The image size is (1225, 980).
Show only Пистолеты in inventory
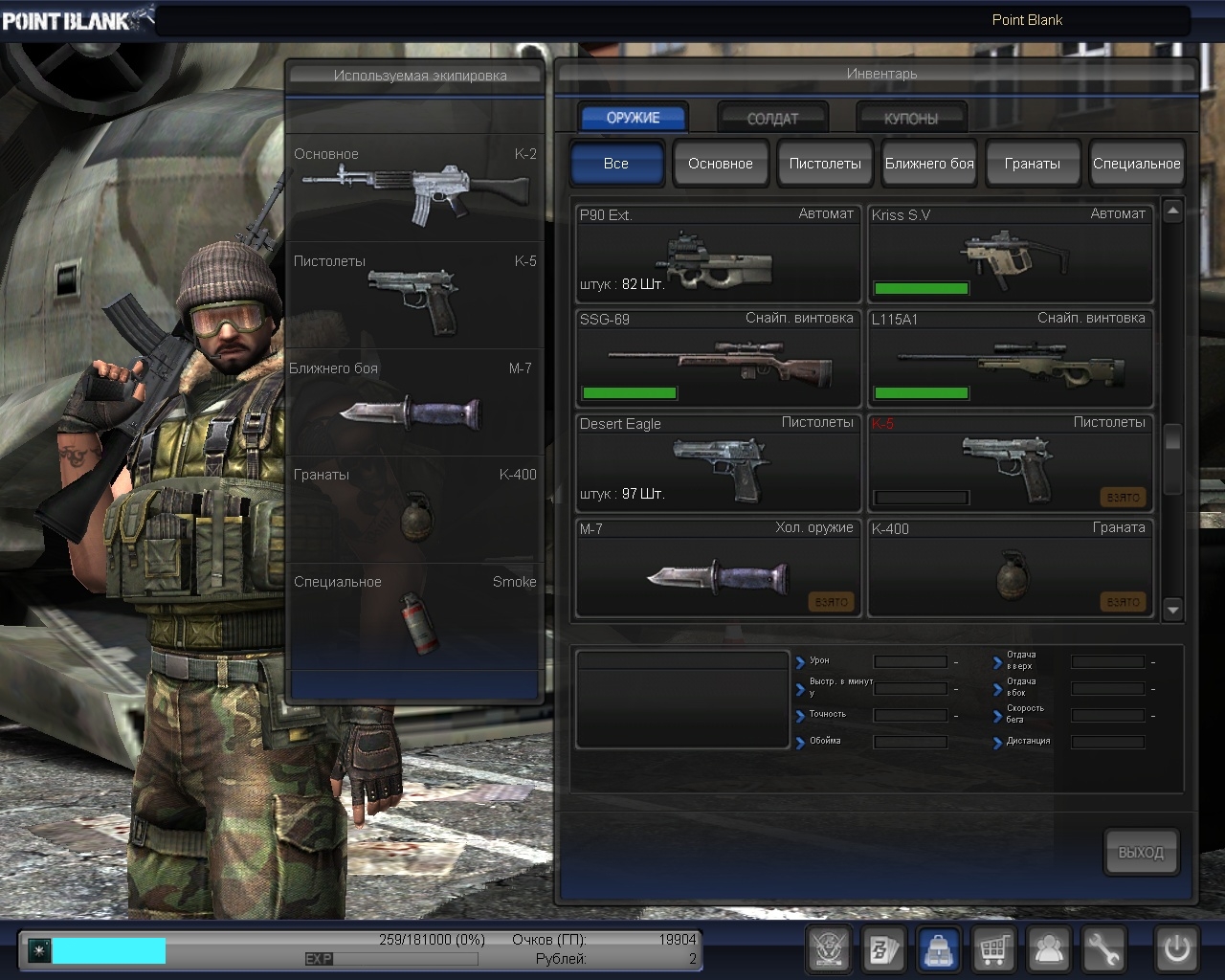tap(825, 164)
